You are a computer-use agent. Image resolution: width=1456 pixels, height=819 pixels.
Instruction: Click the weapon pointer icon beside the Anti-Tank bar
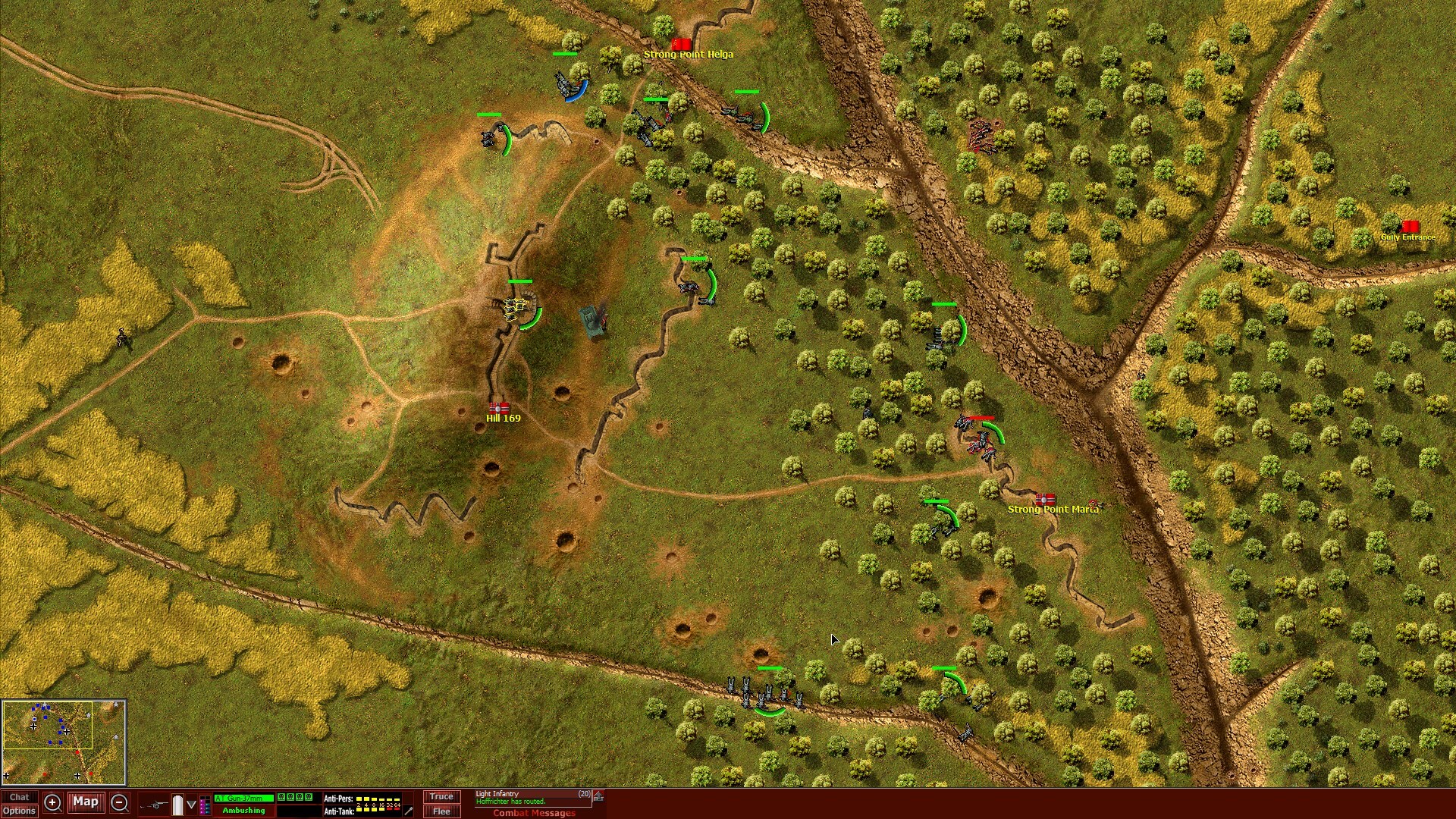[407, 810]
